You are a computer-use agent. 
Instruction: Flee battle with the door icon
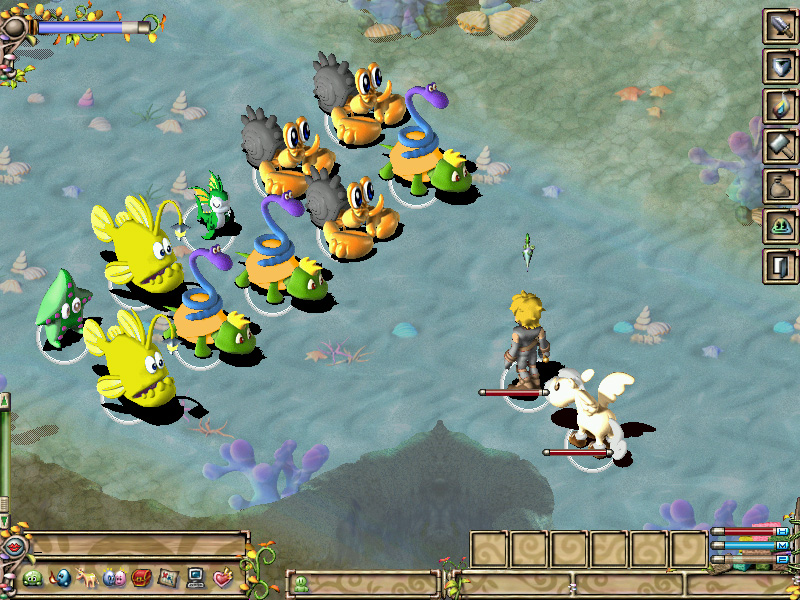pyautogui.click(x=779, y=266)
